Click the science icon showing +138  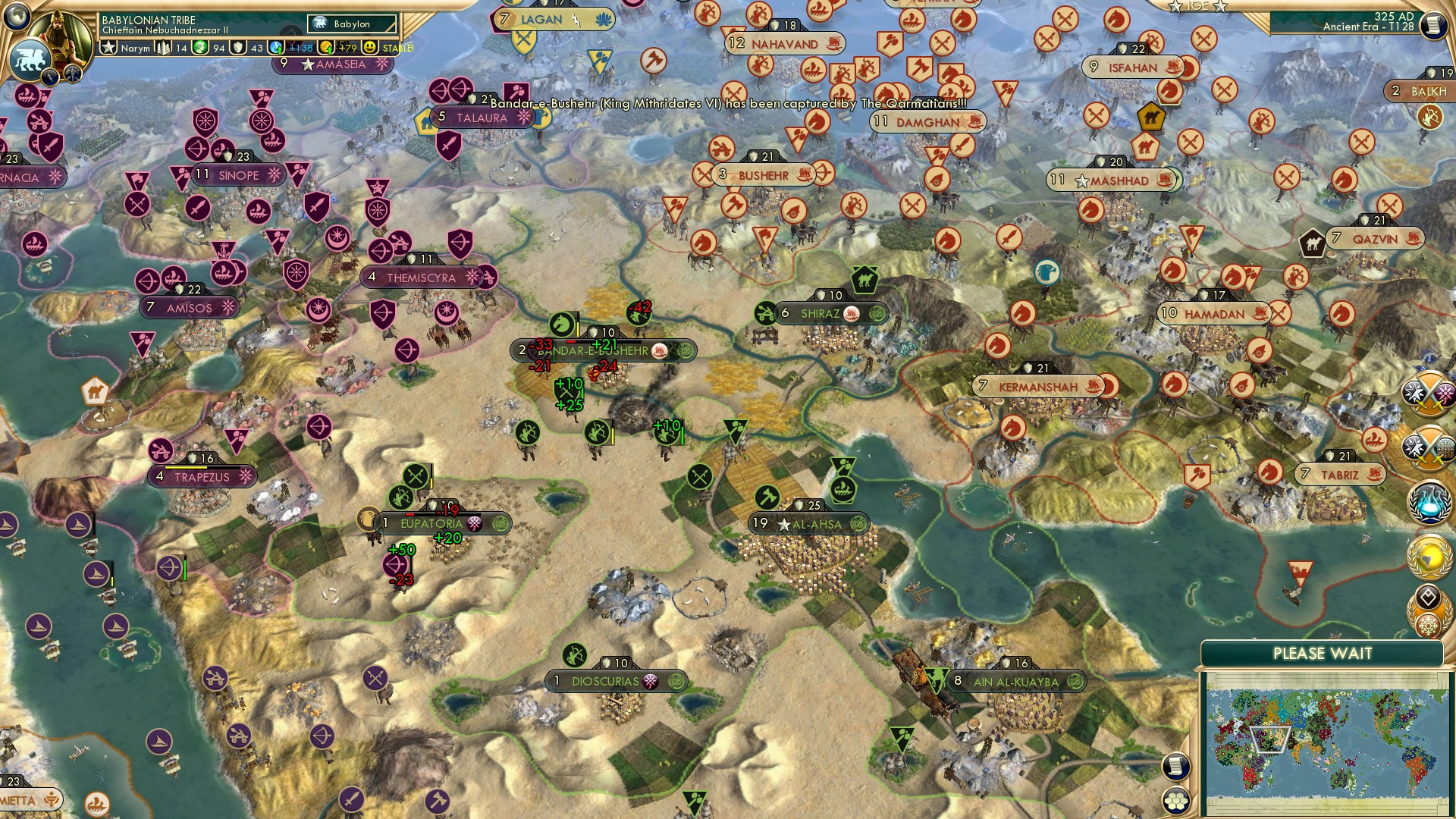[276, 48]
